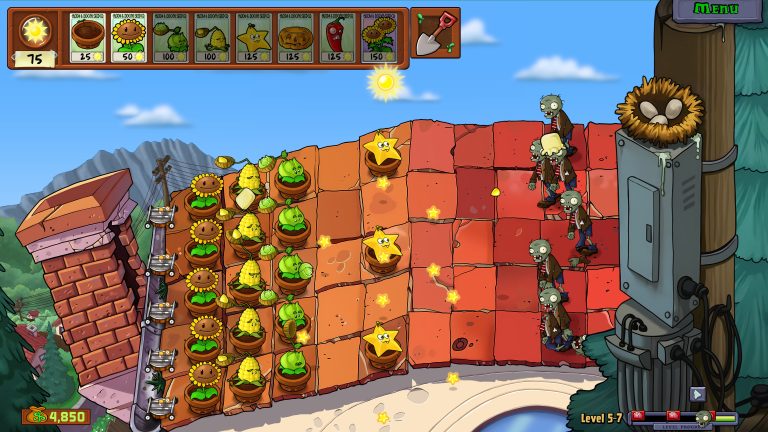768x432 pixels.
Task: Select the Flower Pot seed packet
Action: (87, 38)
